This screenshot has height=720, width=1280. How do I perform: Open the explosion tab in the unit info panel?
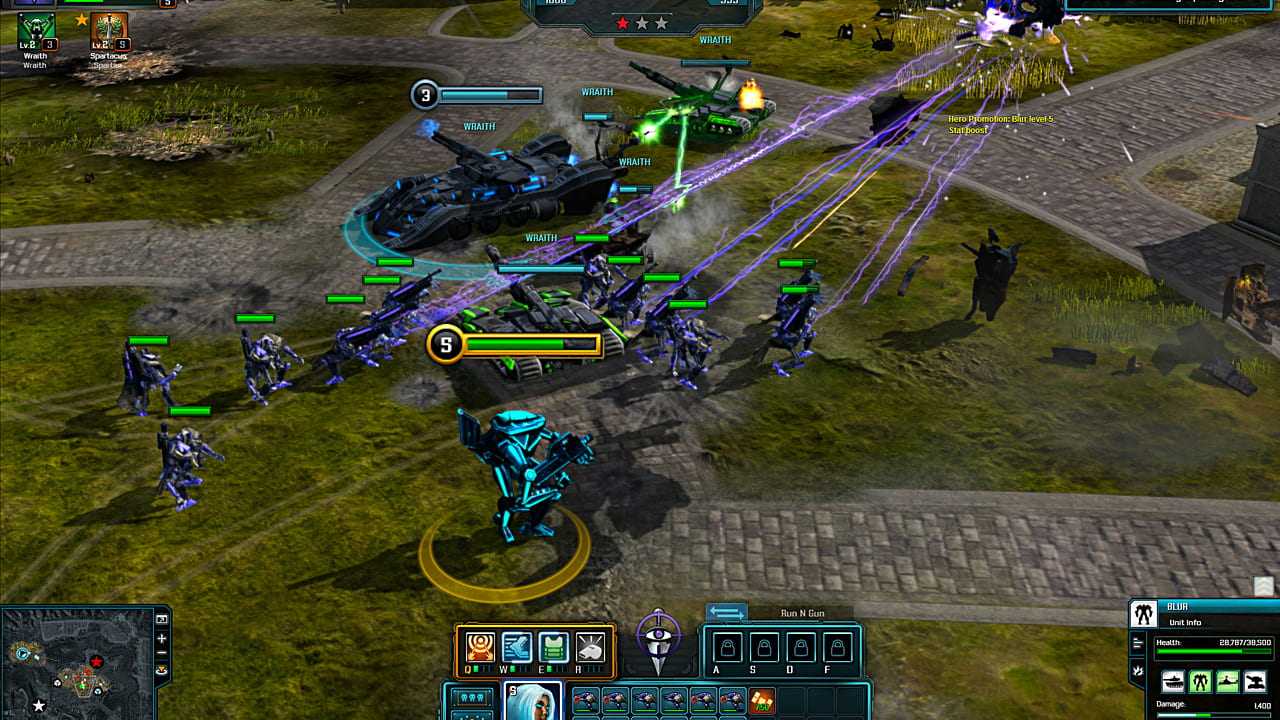1138,670
